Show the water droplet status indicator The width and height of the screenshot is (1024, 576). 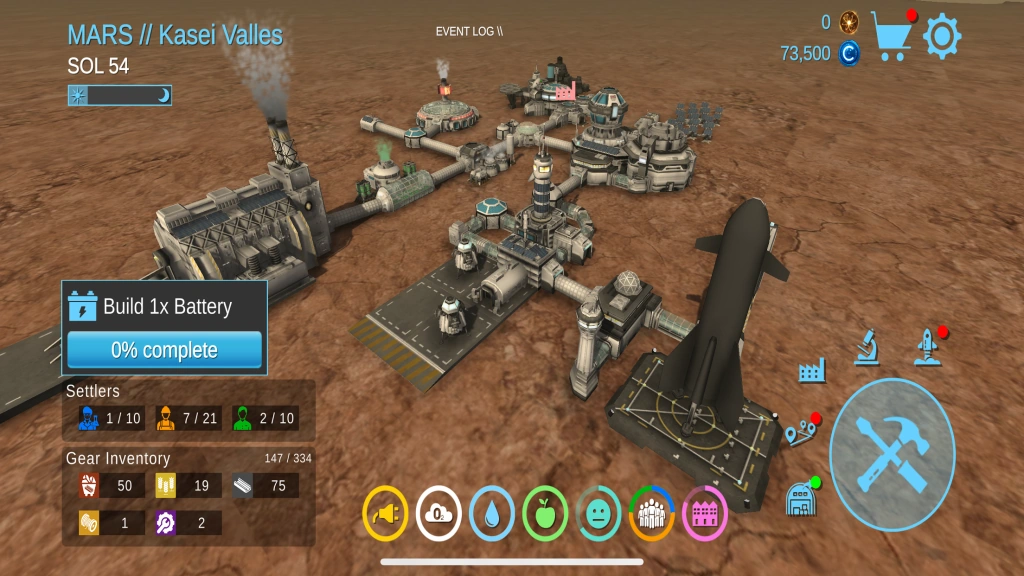(x=491, y=514)
